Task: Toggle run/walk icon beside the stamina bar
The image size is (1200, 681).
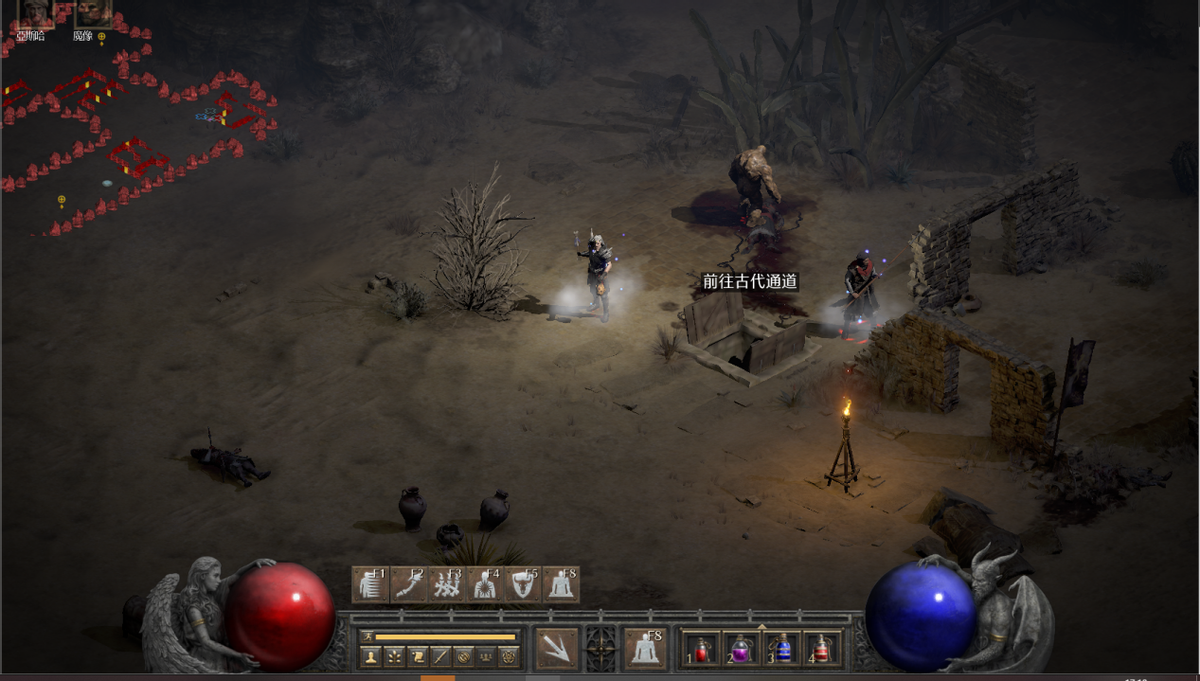Action: tap(366, 636)
